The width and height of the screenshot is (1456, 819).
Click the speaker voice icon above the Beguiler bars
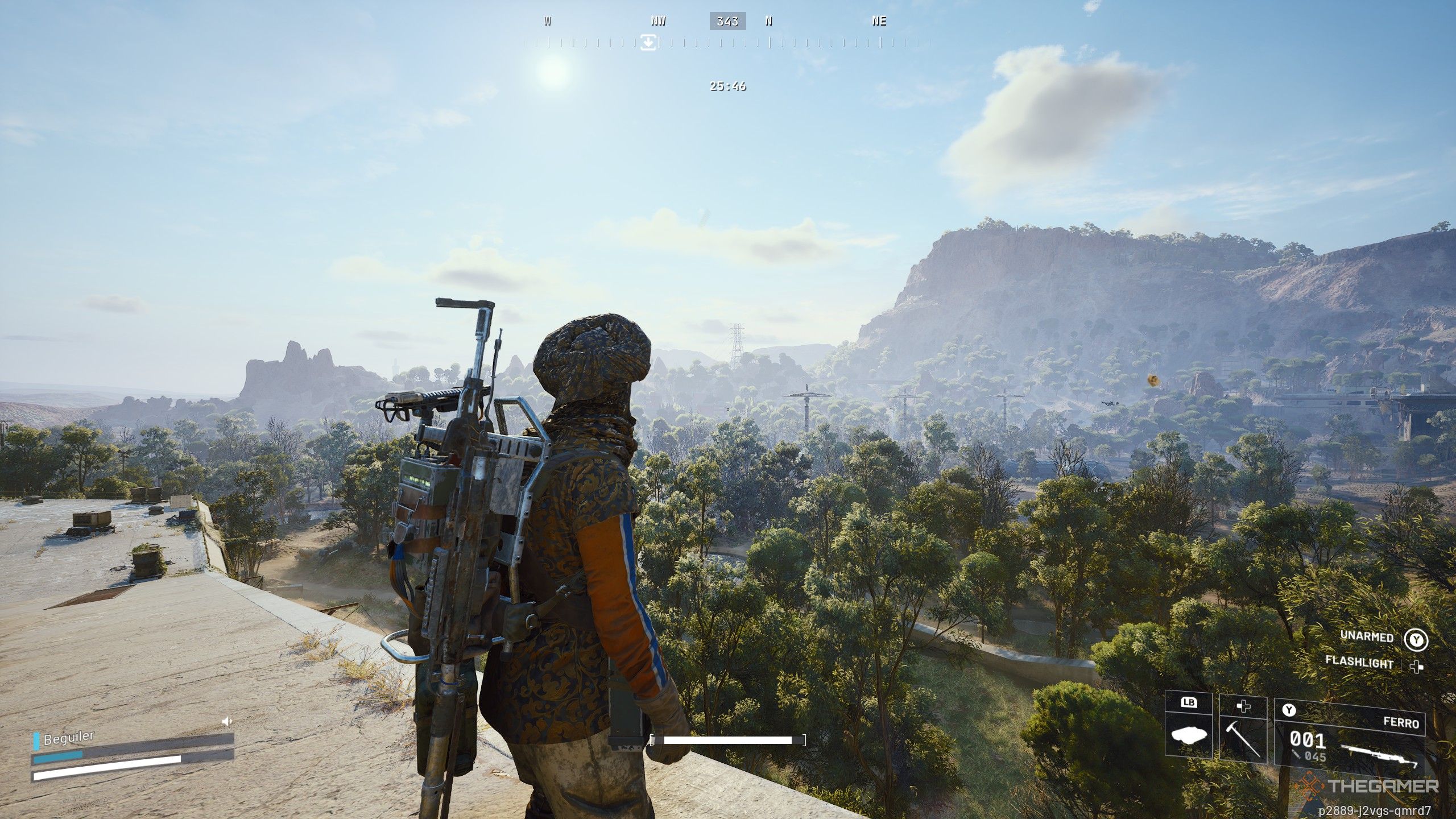point(227,722)
